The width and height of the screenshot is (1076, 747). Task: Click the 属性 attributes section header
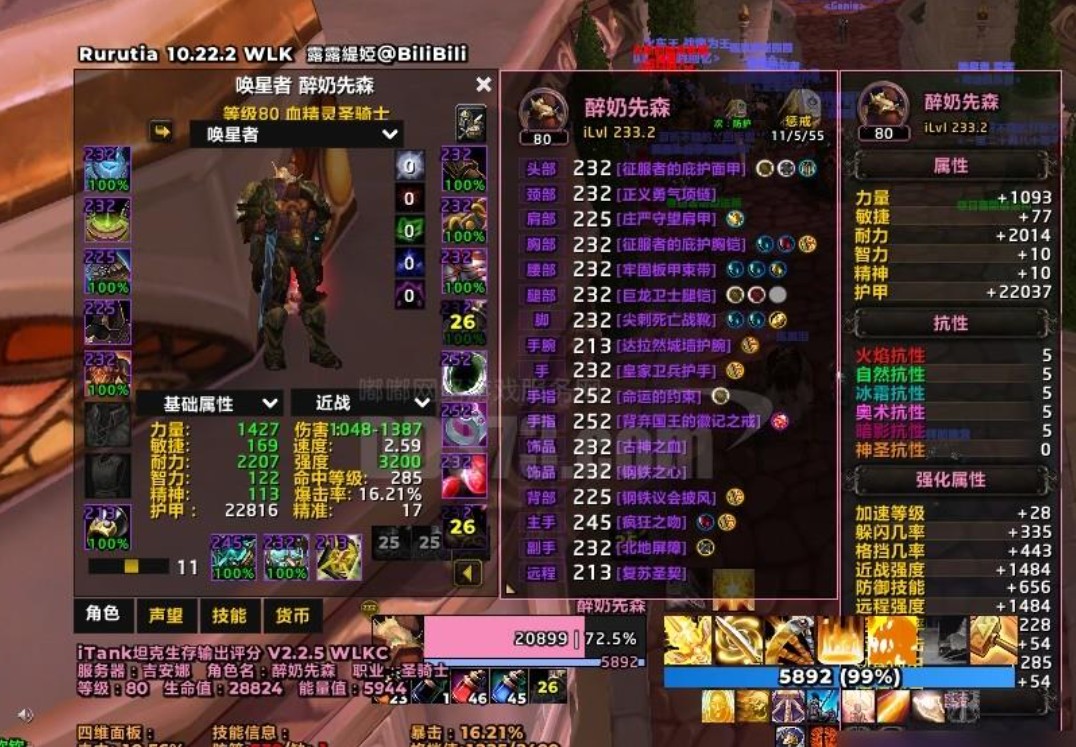(949, 165)
